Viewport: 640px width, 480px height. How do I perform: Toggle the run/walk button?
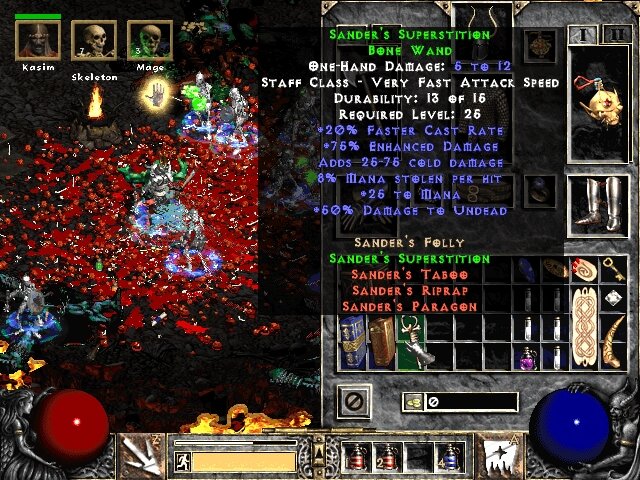point(183,461)
